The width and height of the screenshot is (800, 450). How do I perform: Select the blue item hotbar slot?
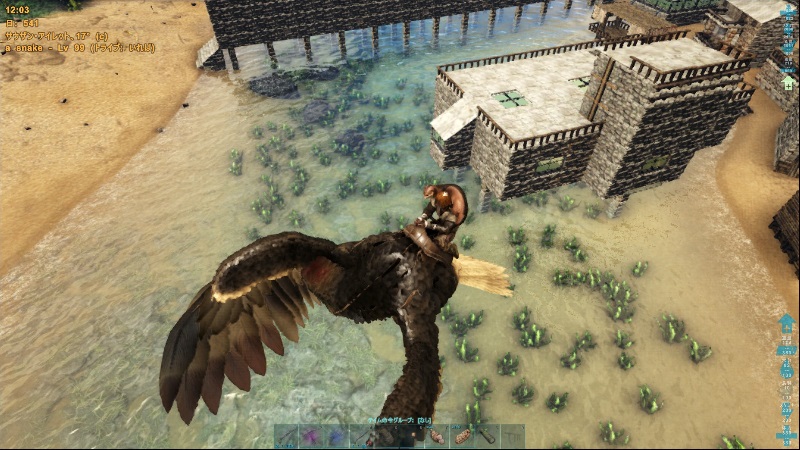pyautogui.click(x=336, y=437)
